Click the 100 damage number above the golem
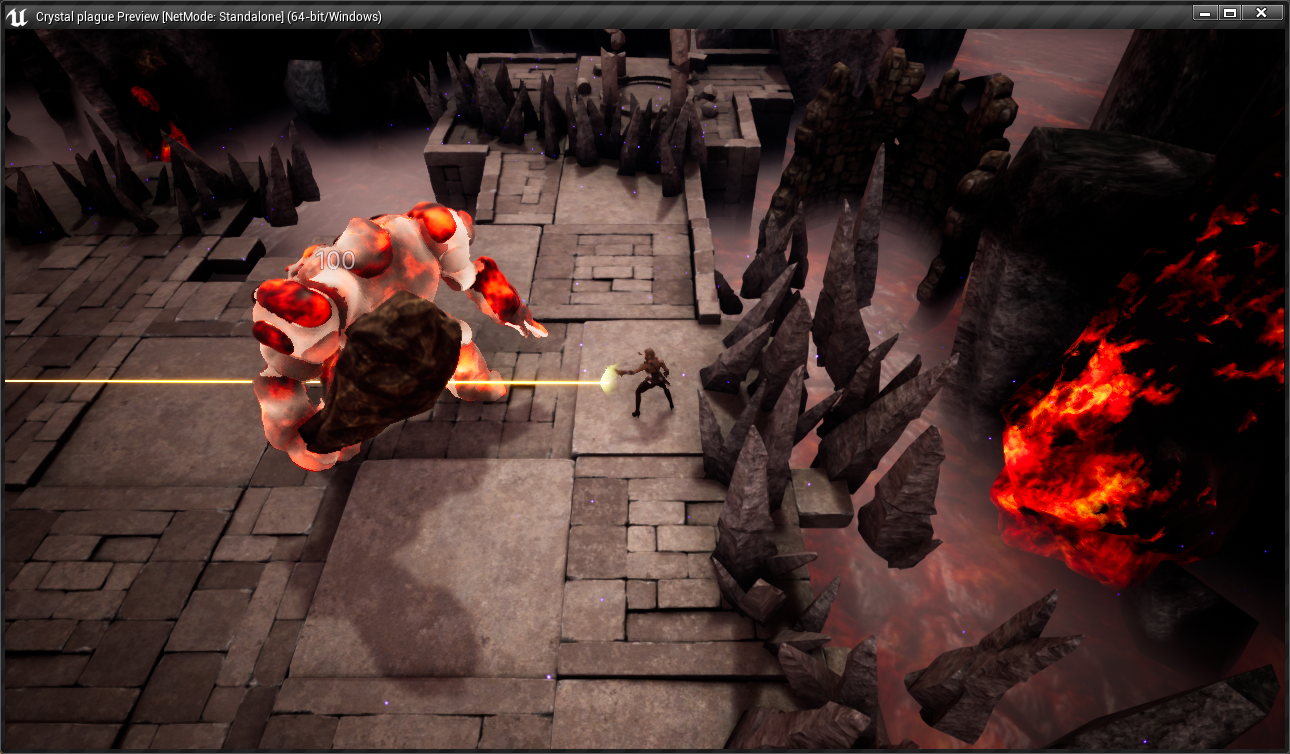This screenshot has height=754, width=1290. 337,261
